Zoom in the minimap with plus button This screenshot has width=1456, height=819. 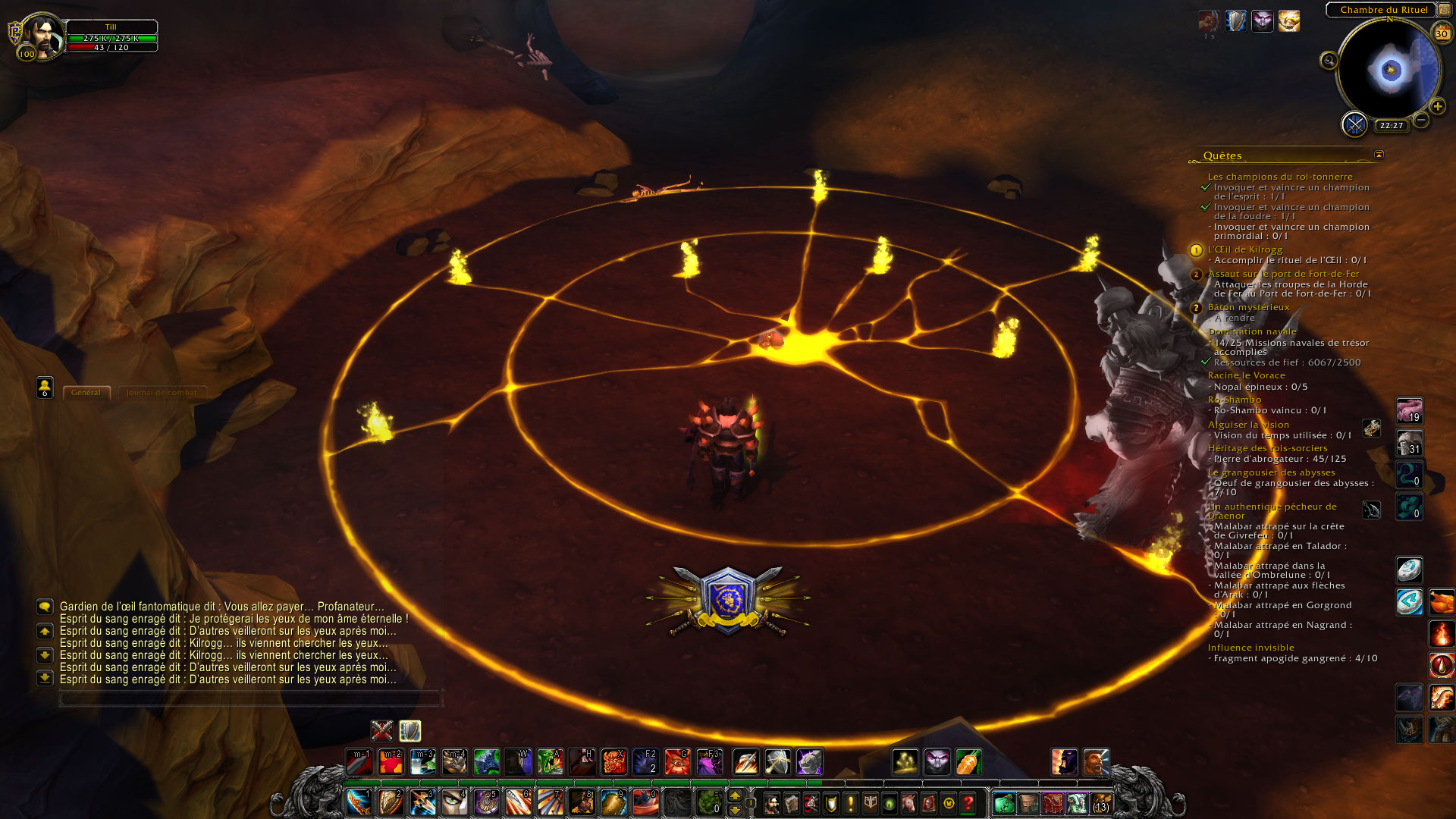[1438, 107]
